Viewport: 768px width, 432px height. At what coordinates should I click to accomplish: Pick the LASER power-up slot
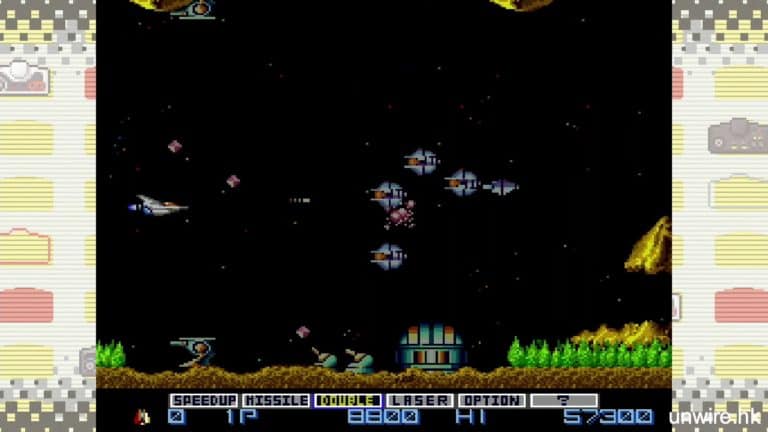click(420, 400)
